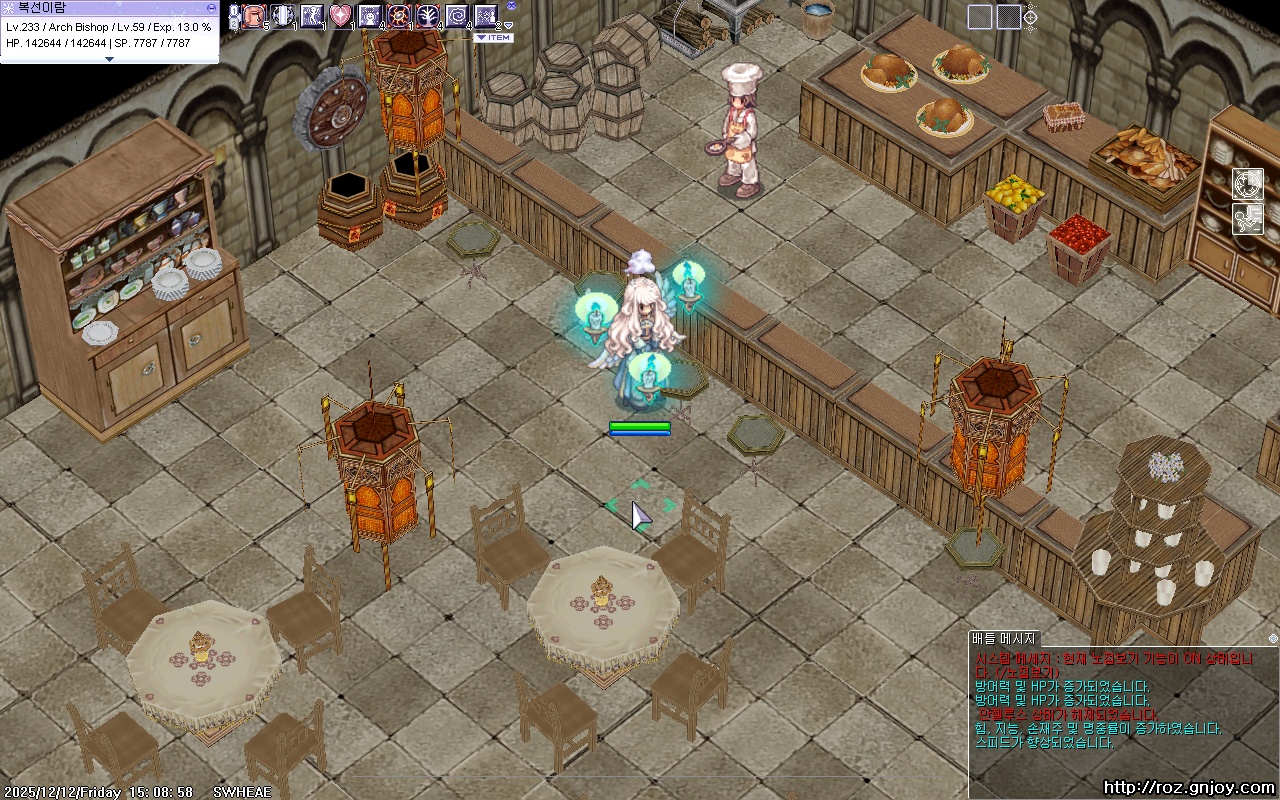Click the running figure status icon
Viewport: 1280px width, 800px height.
pyautogui.click(x=1247, y=218)
